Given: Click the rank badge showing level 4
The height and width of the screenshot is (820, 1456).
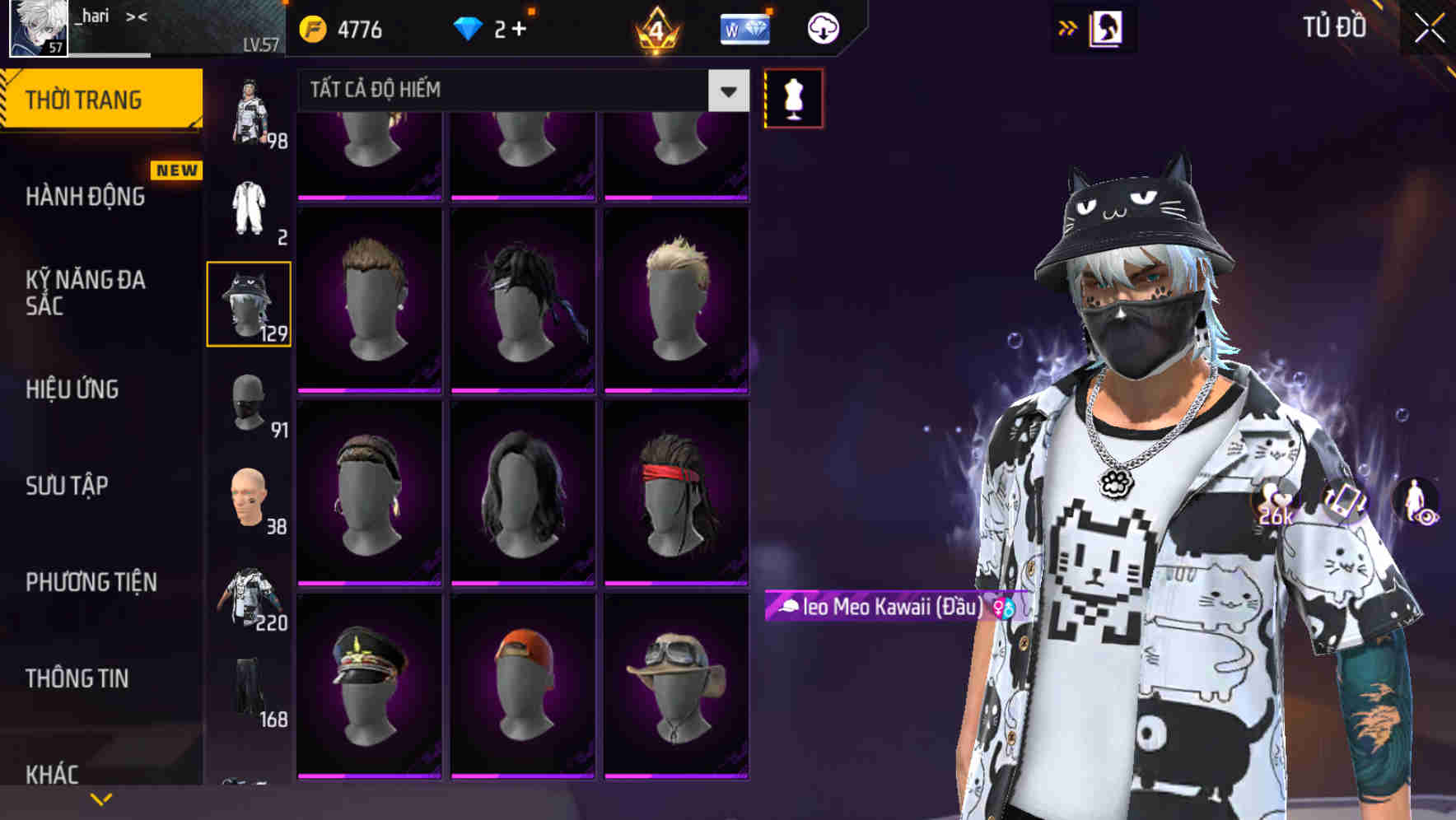Looking at the screenshot, I should (x=655, y=29).
